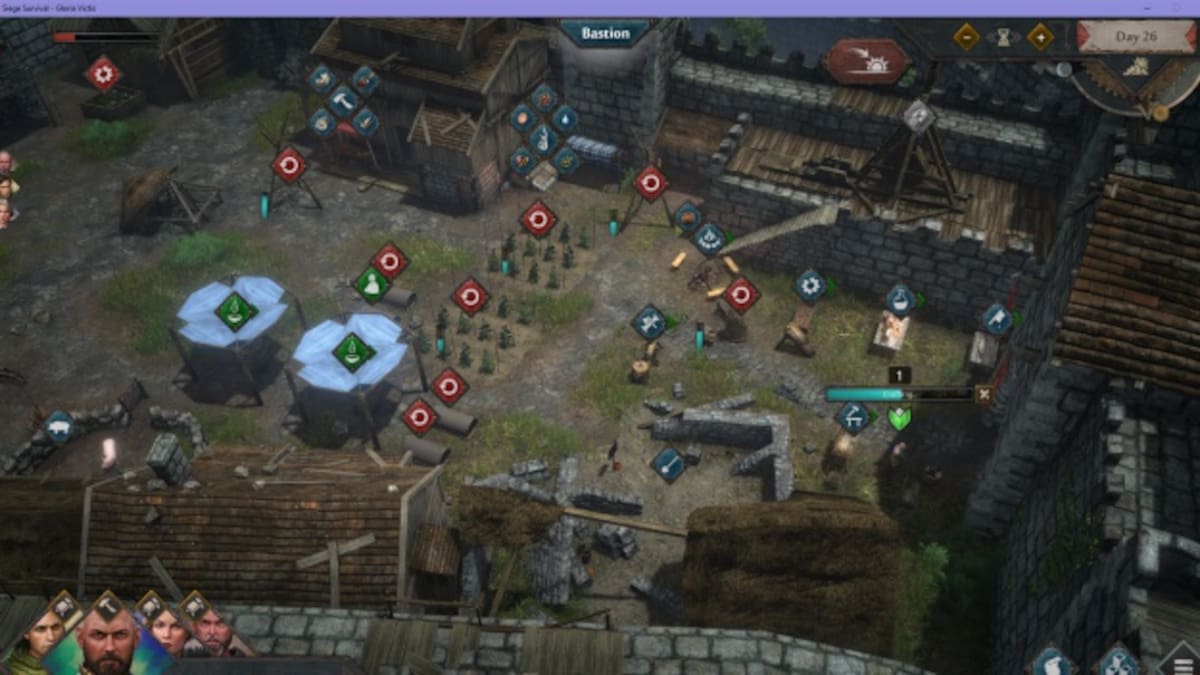
Task: Slow down game speed with minus button
Action: (966, 37)
